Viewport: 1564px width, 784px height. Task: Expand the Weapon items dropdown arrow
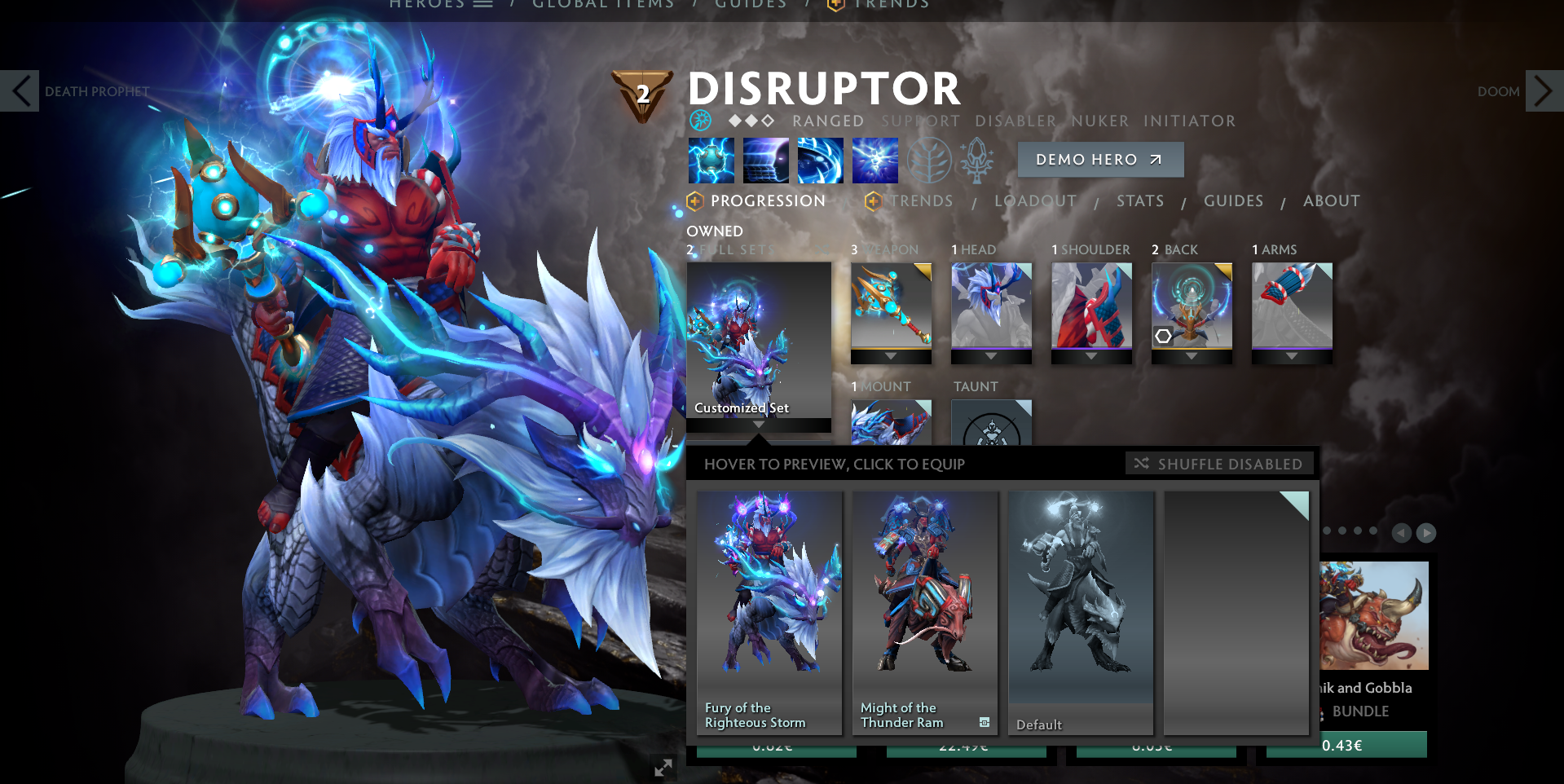click(x=891, y=356)
